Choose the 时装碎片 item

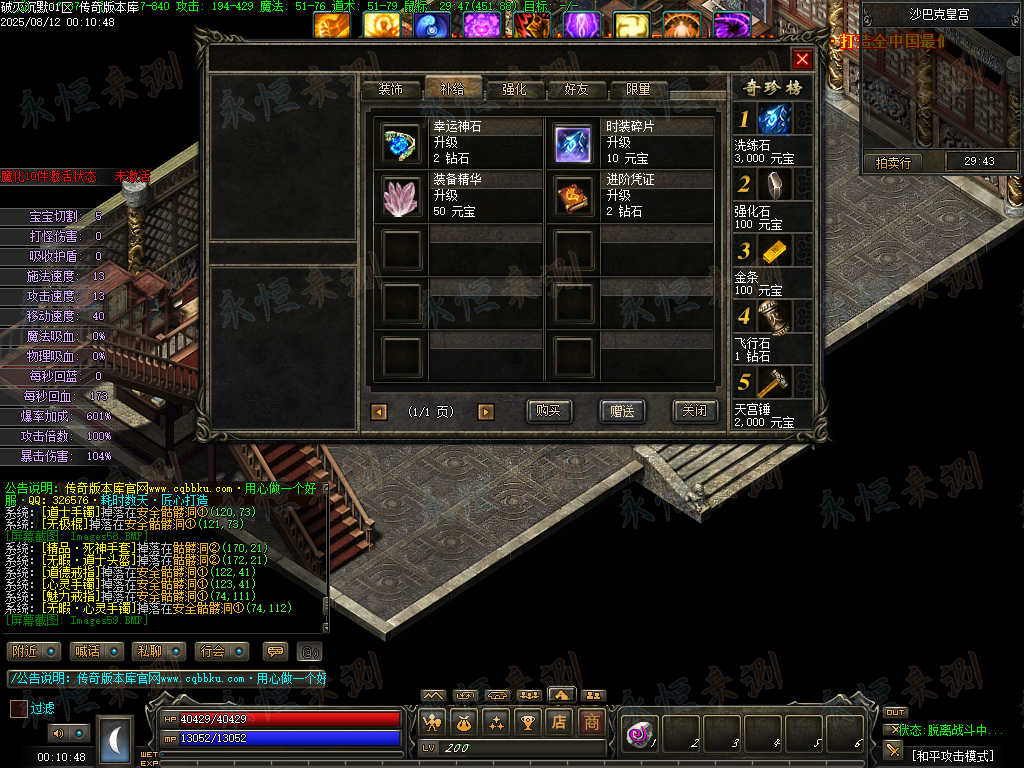[x=573, y=143]
